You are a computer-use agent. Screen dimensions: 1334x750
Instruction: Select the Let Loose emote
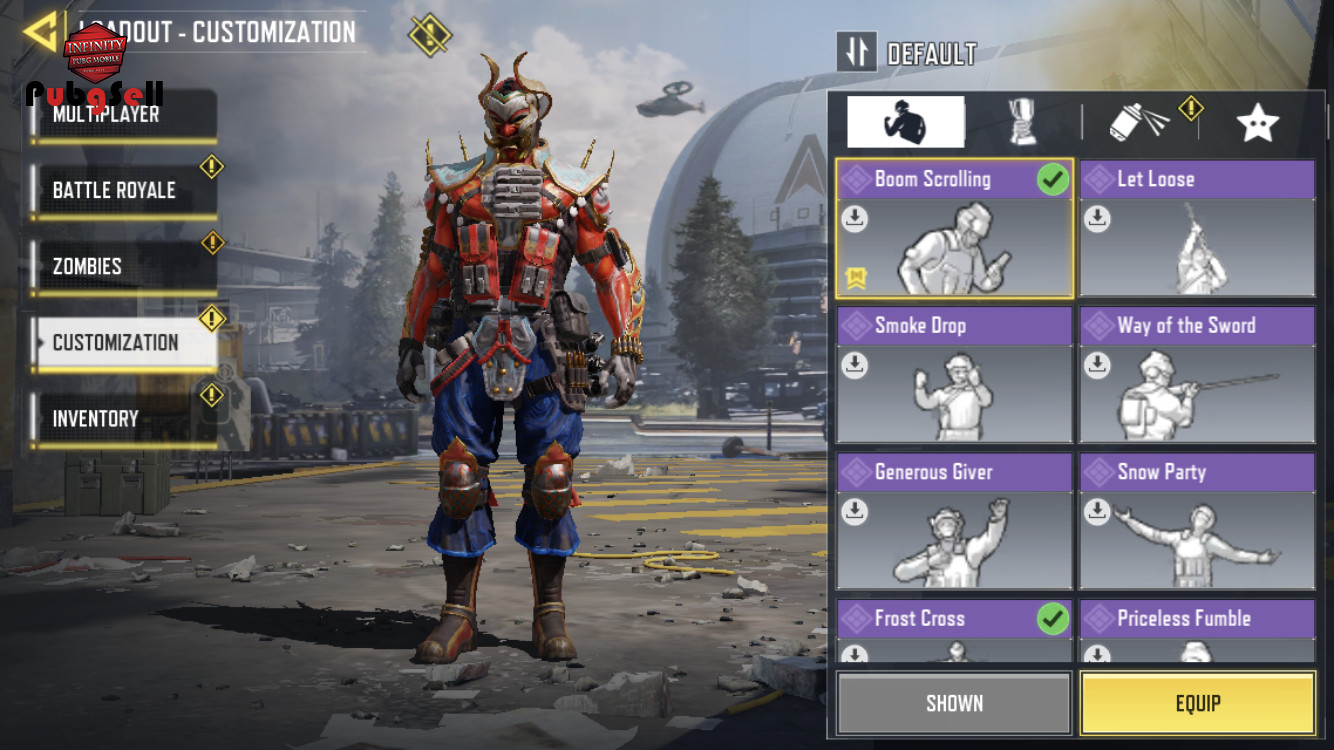[x=1197, y=229]
